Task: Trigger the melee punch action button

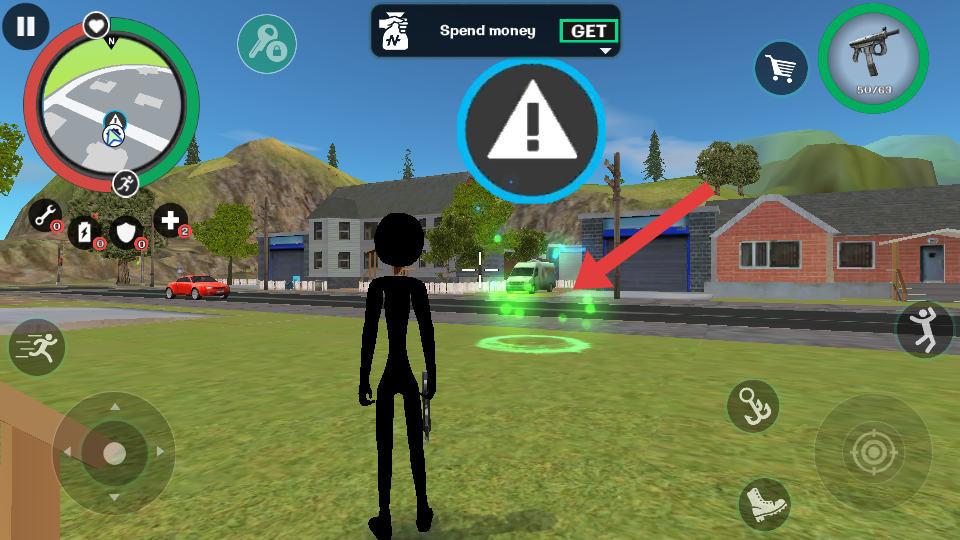Action: pyautogui.click(x=924, y=330)
